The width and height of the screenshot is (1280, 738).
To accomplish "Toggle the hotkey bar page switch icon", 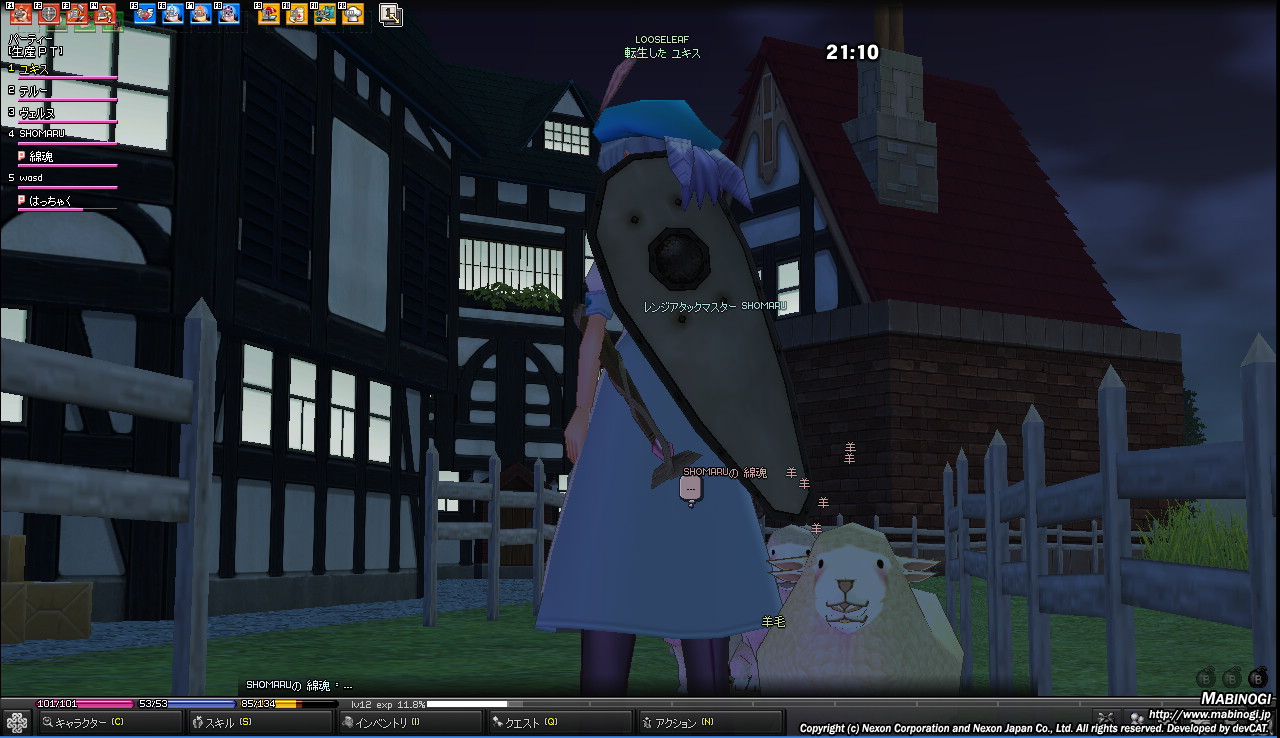I will coord(391,14).
